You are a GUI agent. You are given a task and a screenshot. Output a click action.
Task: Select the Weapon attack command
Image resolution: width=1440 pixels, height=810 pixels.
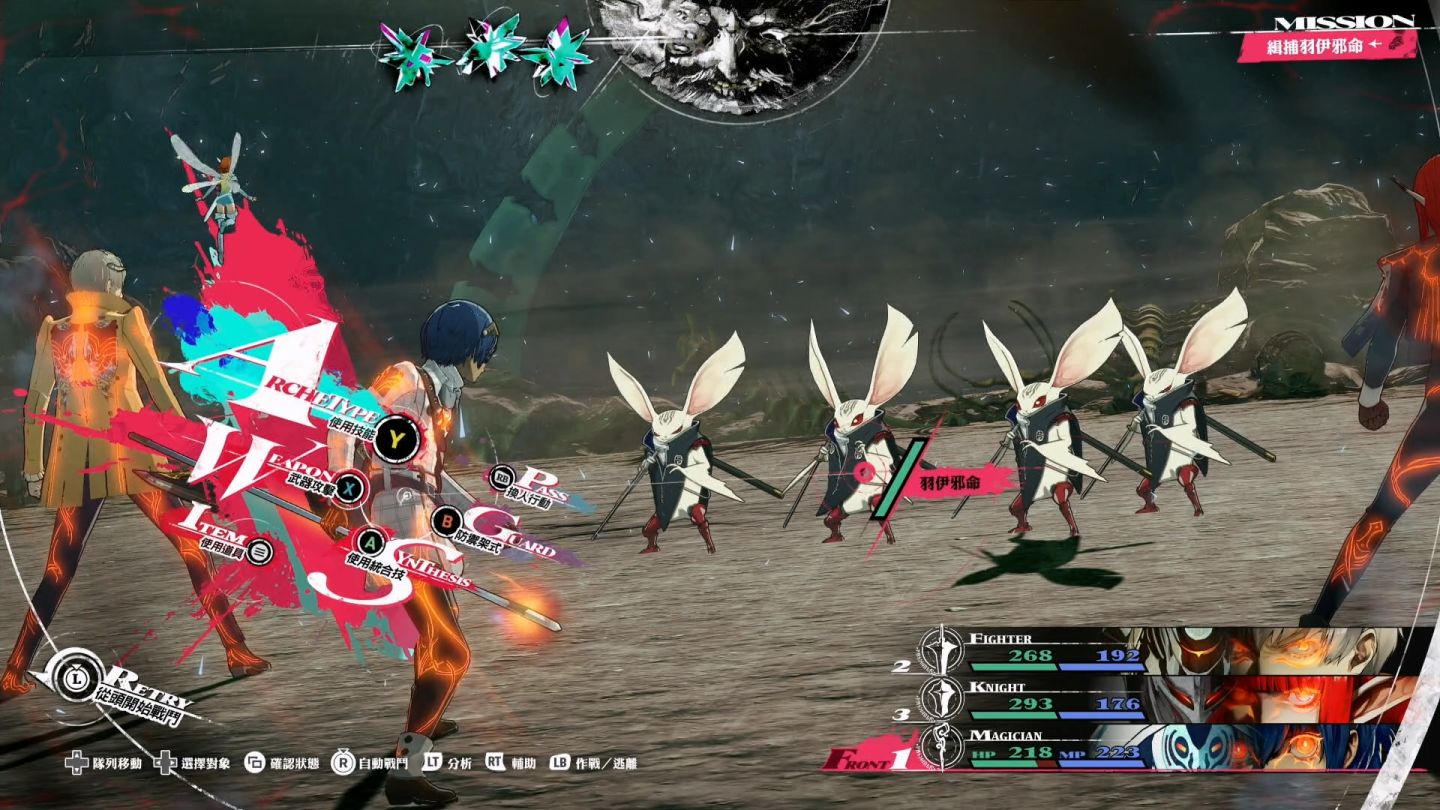(x=348, y=487)
